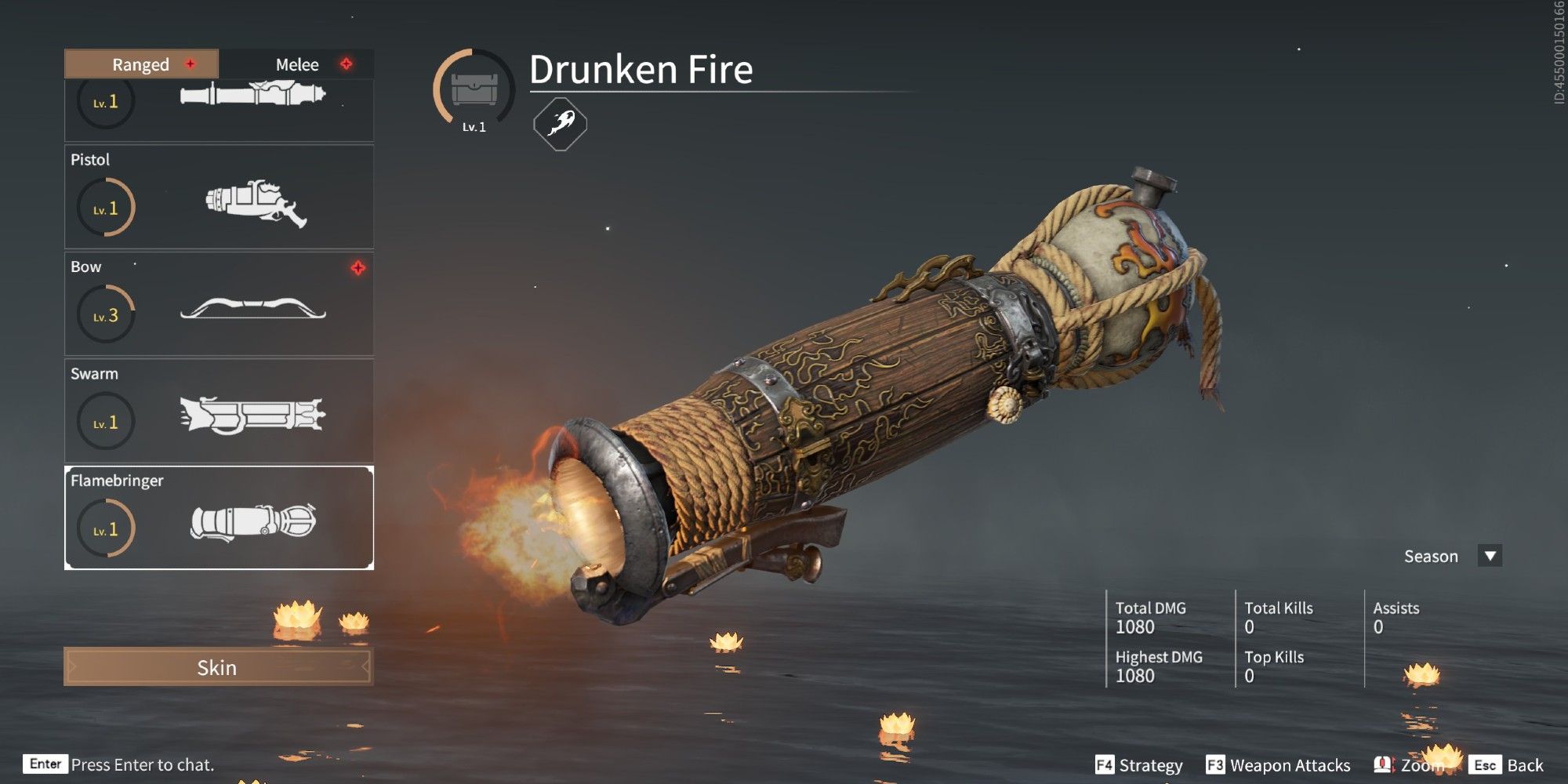Go Back from the weapon screen
The height and width of the screenshot is (784, 1568).
click(x=1507, y=765)
